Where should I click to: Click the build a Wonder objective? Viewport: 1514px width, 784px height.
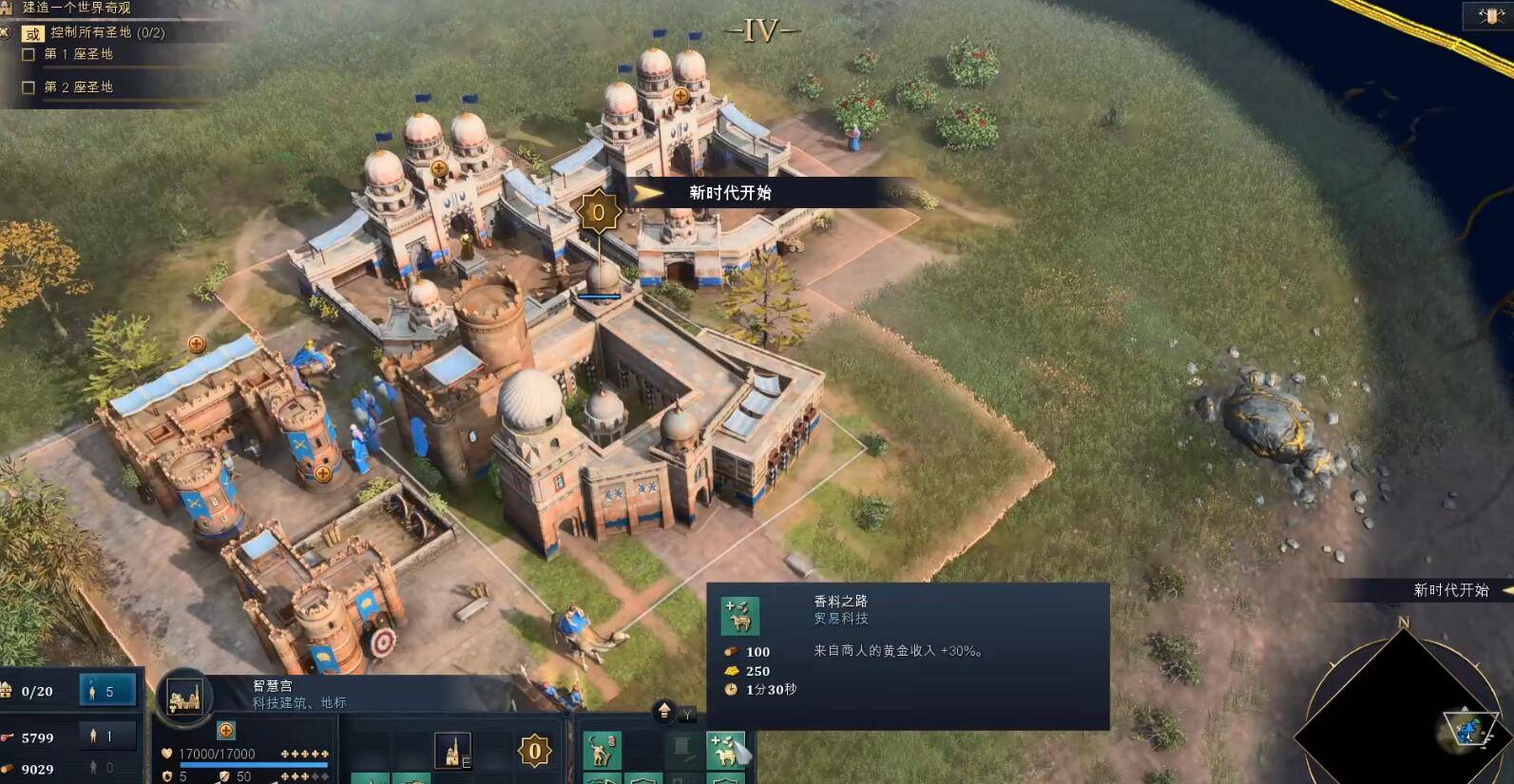point(76,8)
